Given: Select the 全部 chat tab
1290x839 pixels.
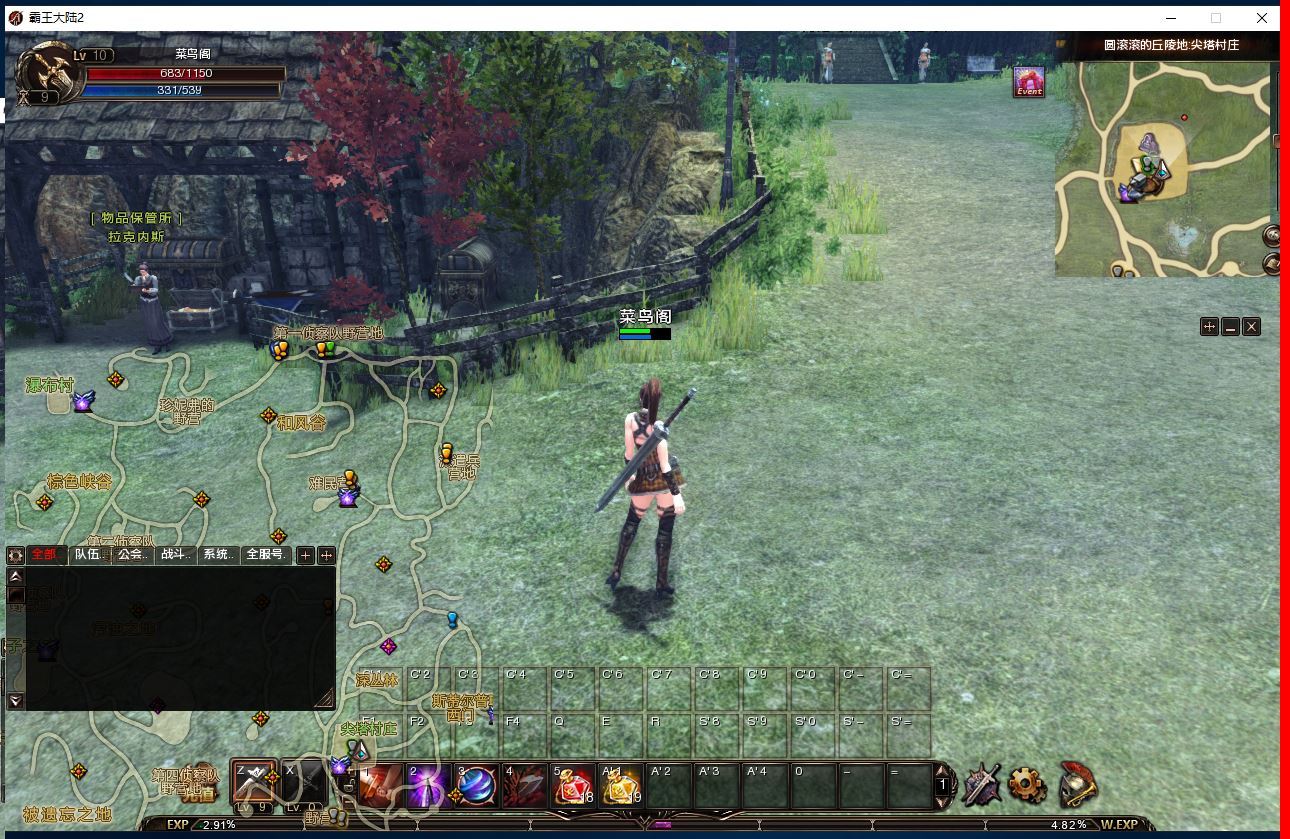Looking at the screenshot, I should 46,555.
